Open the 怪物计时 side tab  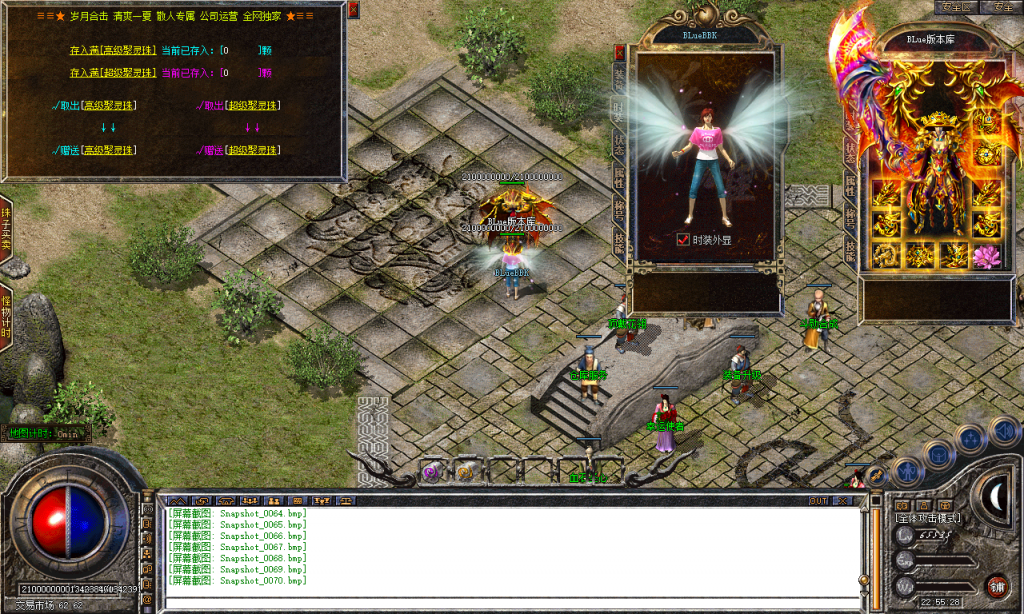click(x=6, y=320)
